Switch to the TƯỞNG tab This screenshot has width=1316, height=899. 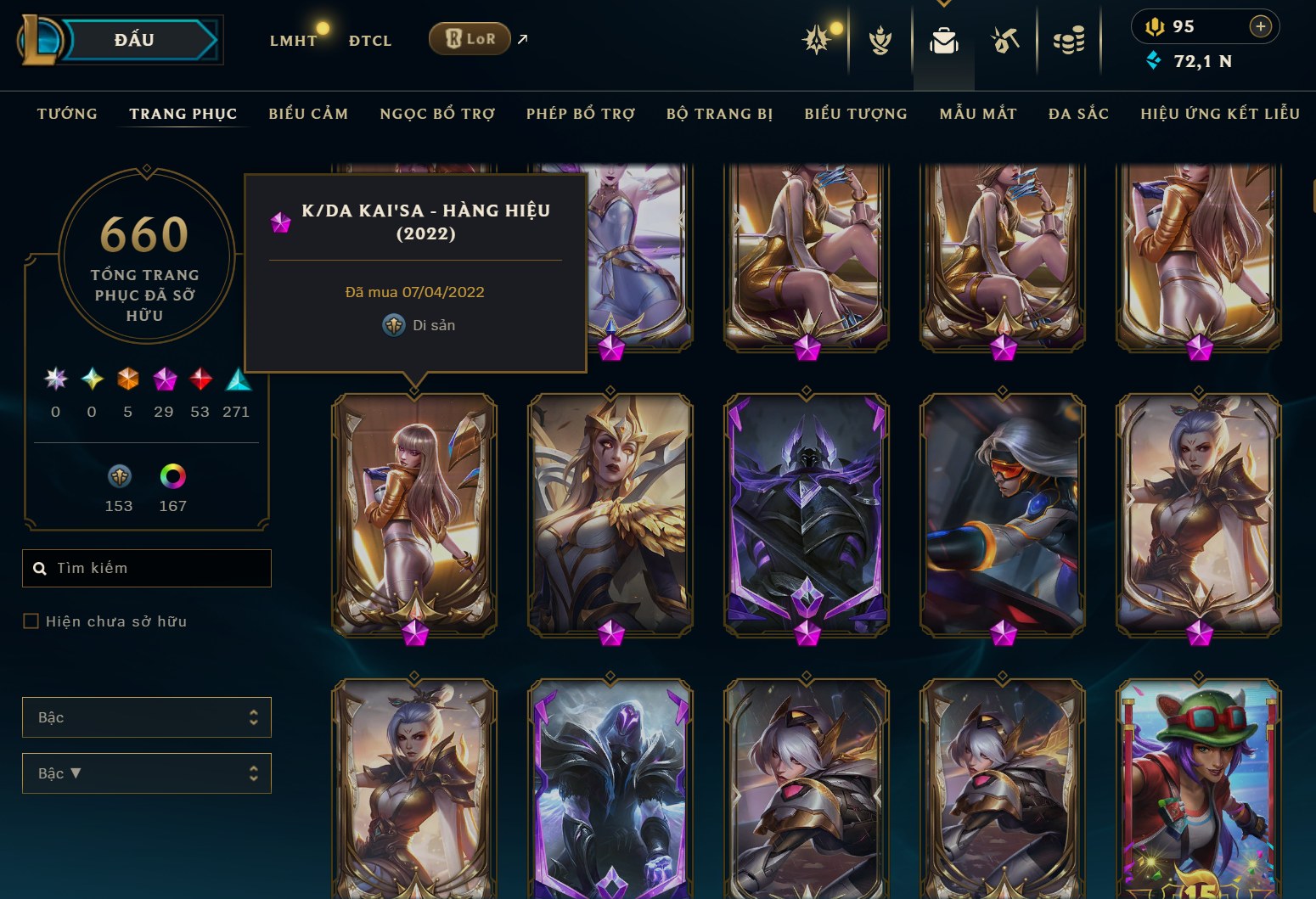pyautogui.click(x=67, y=113)
